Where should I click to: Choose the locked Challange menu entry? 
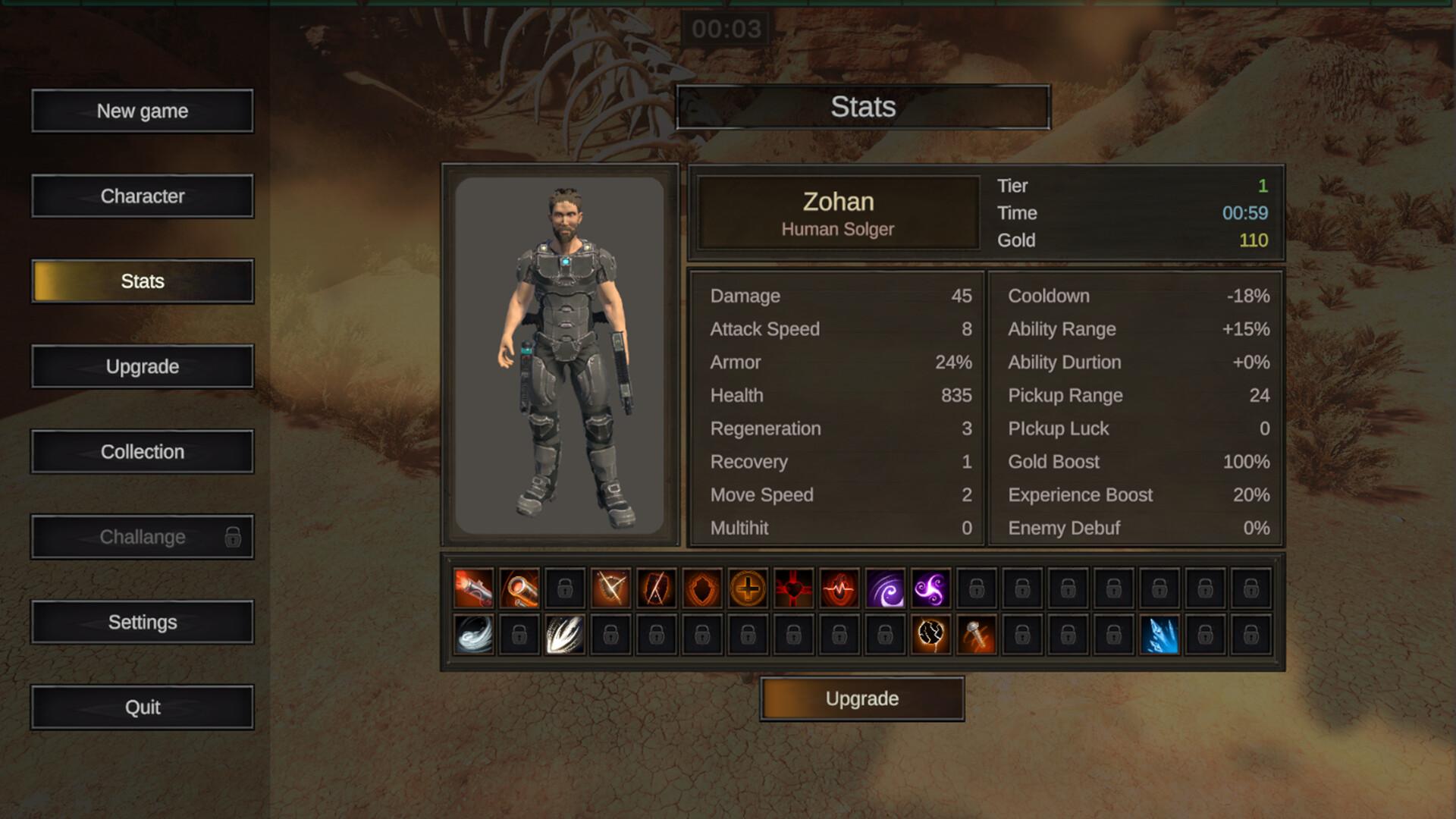click(143, 537)
